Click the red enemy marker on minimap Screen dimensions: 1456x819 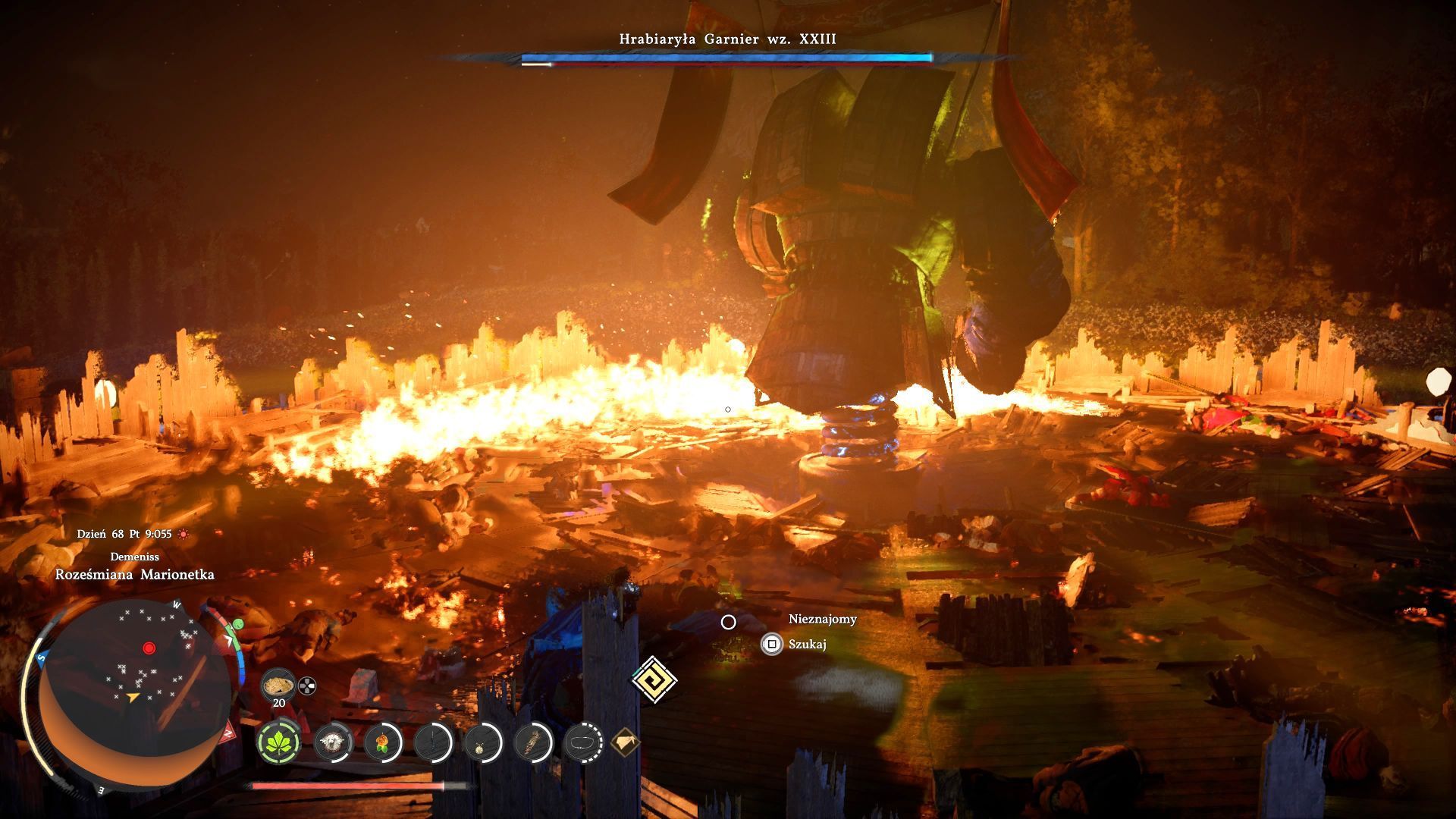(149, 648)
